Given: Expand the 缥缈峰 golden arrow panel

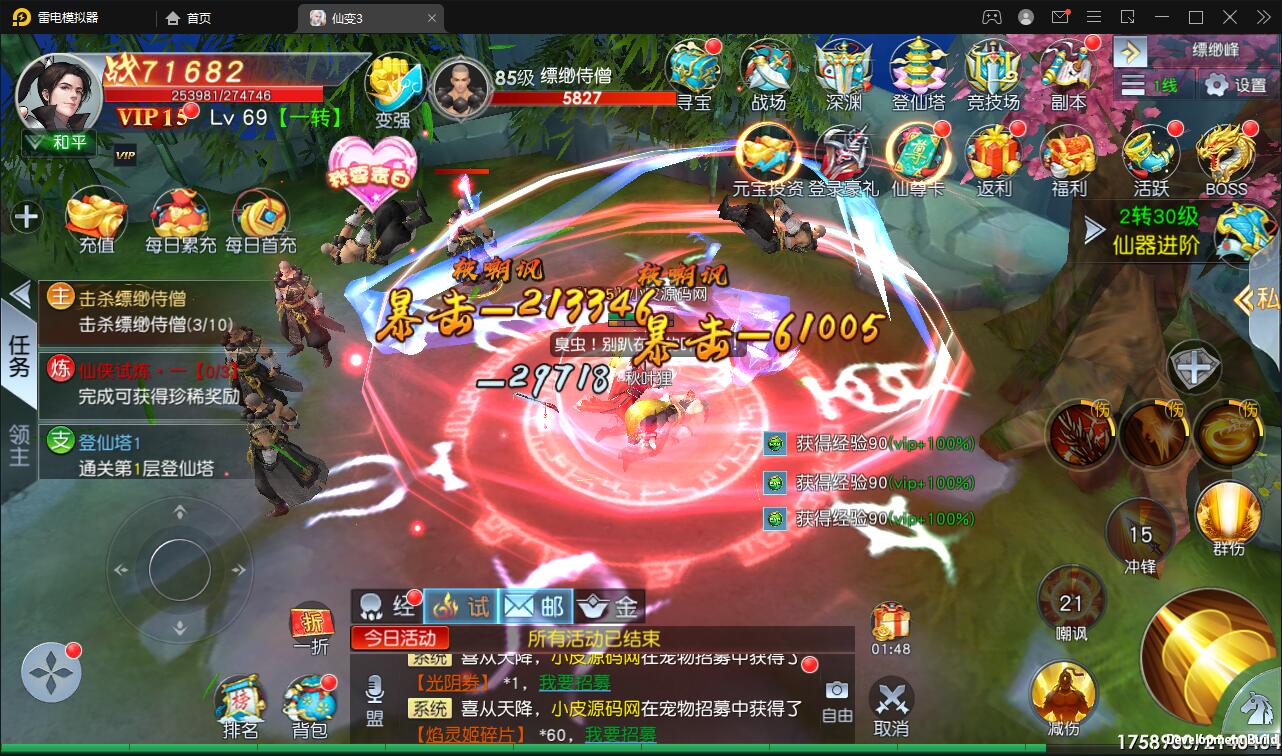Looking at the screenshot, I should point(1128,50).
